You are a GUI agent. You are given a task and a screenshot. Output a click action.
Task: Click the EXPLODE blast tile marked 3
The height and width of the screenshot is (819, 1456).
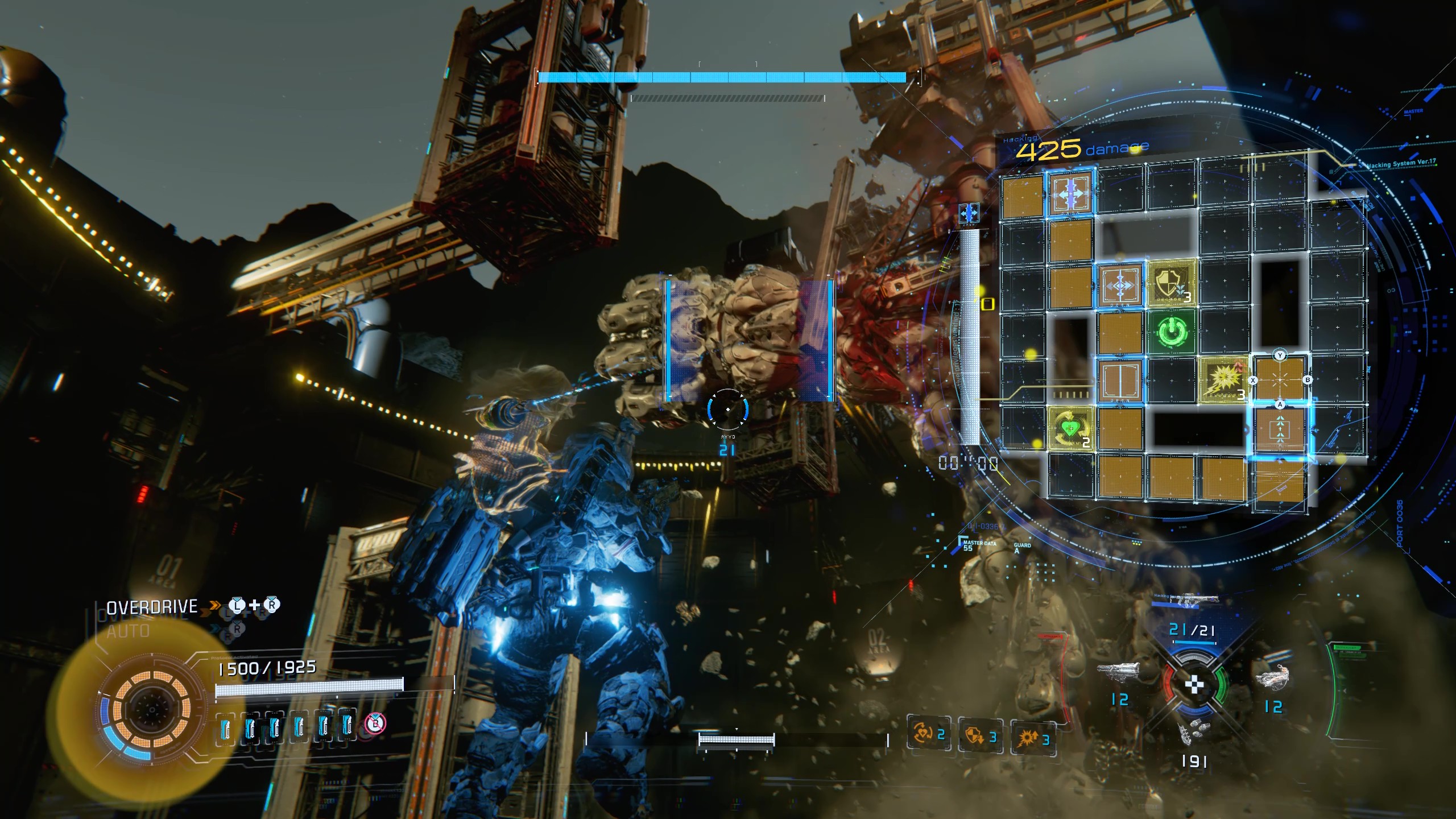click(1223, 381)
